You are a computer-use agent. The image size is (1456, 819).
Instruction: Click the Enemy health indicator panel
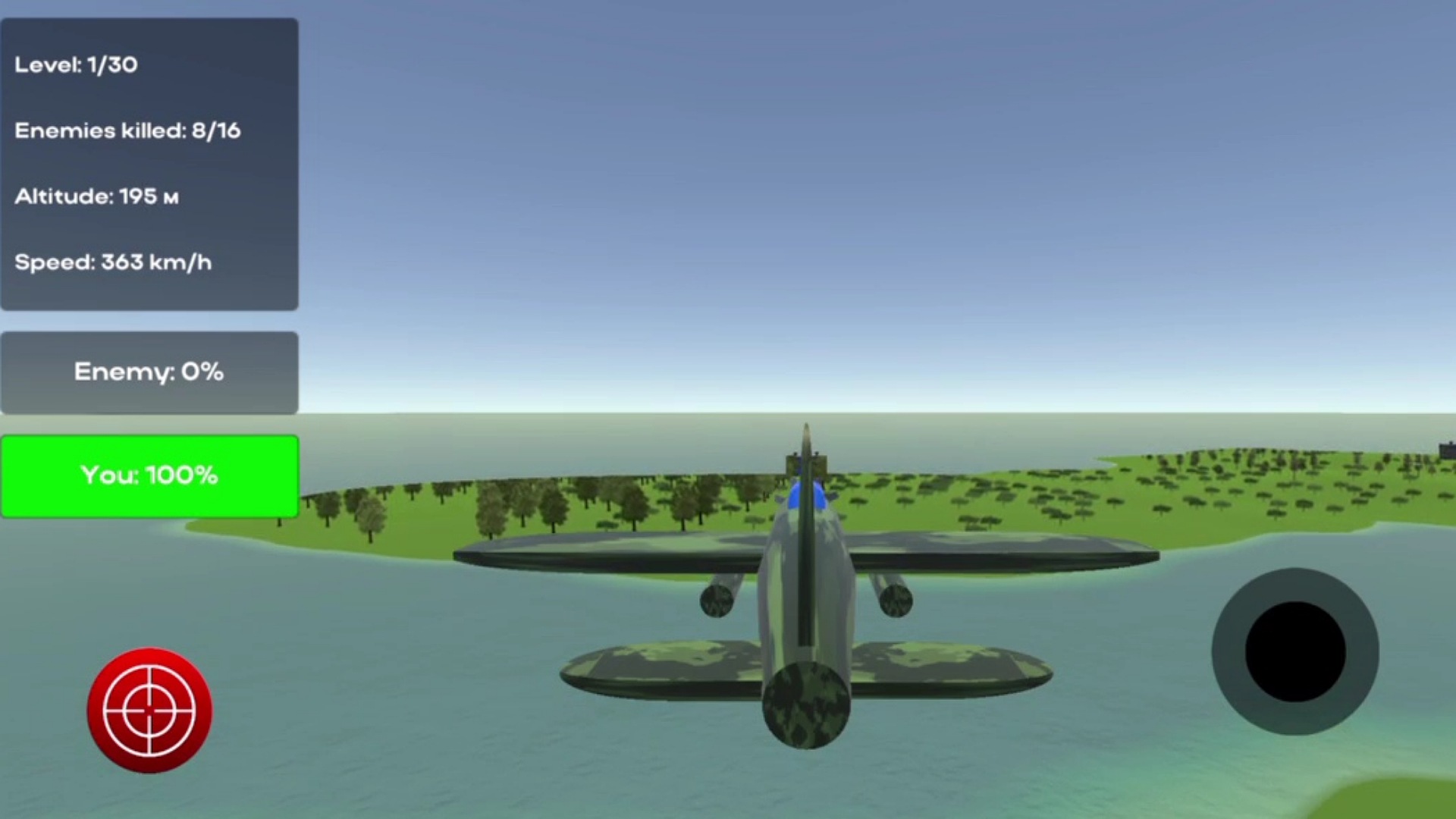[x=149, y=372]
